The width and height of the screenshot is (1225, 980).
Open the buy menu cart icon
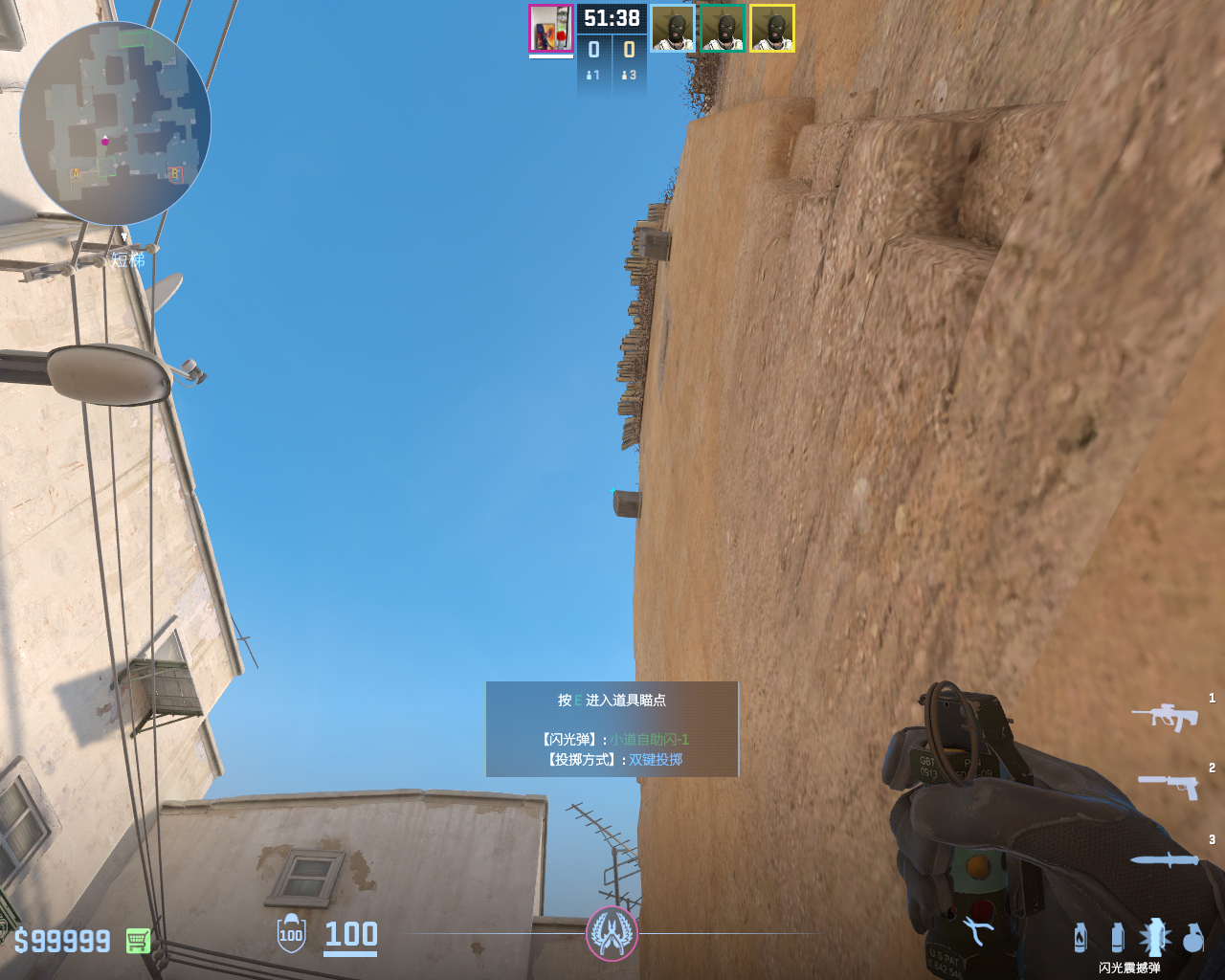point(138,941)
